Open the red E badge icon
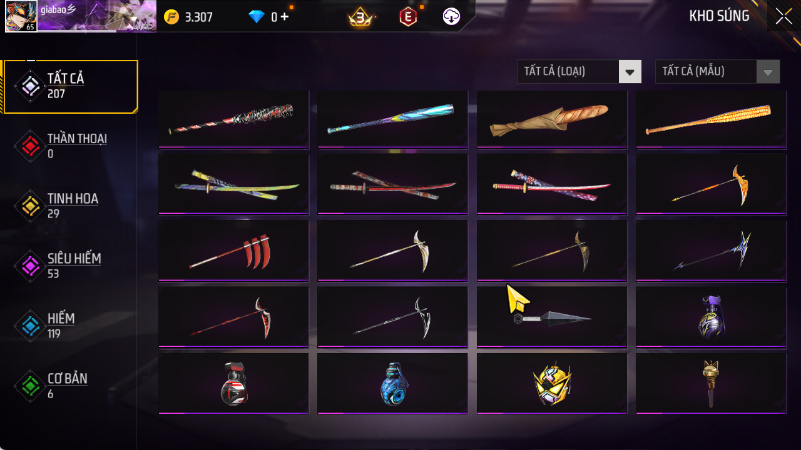This screenshot has height=450, width=801. (x=407, y=16)
